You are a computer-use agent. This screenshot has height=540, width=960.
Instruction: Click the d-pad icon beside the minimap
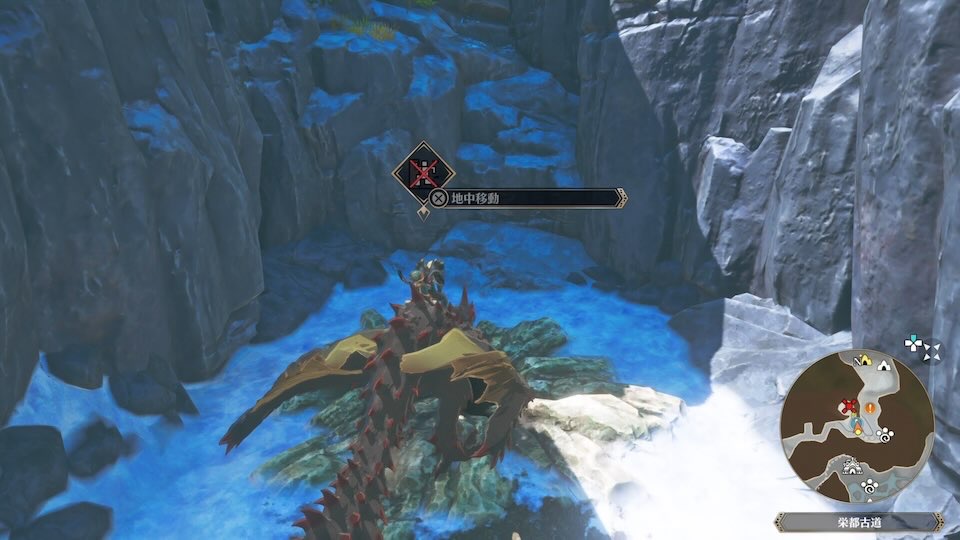[915, 343]
